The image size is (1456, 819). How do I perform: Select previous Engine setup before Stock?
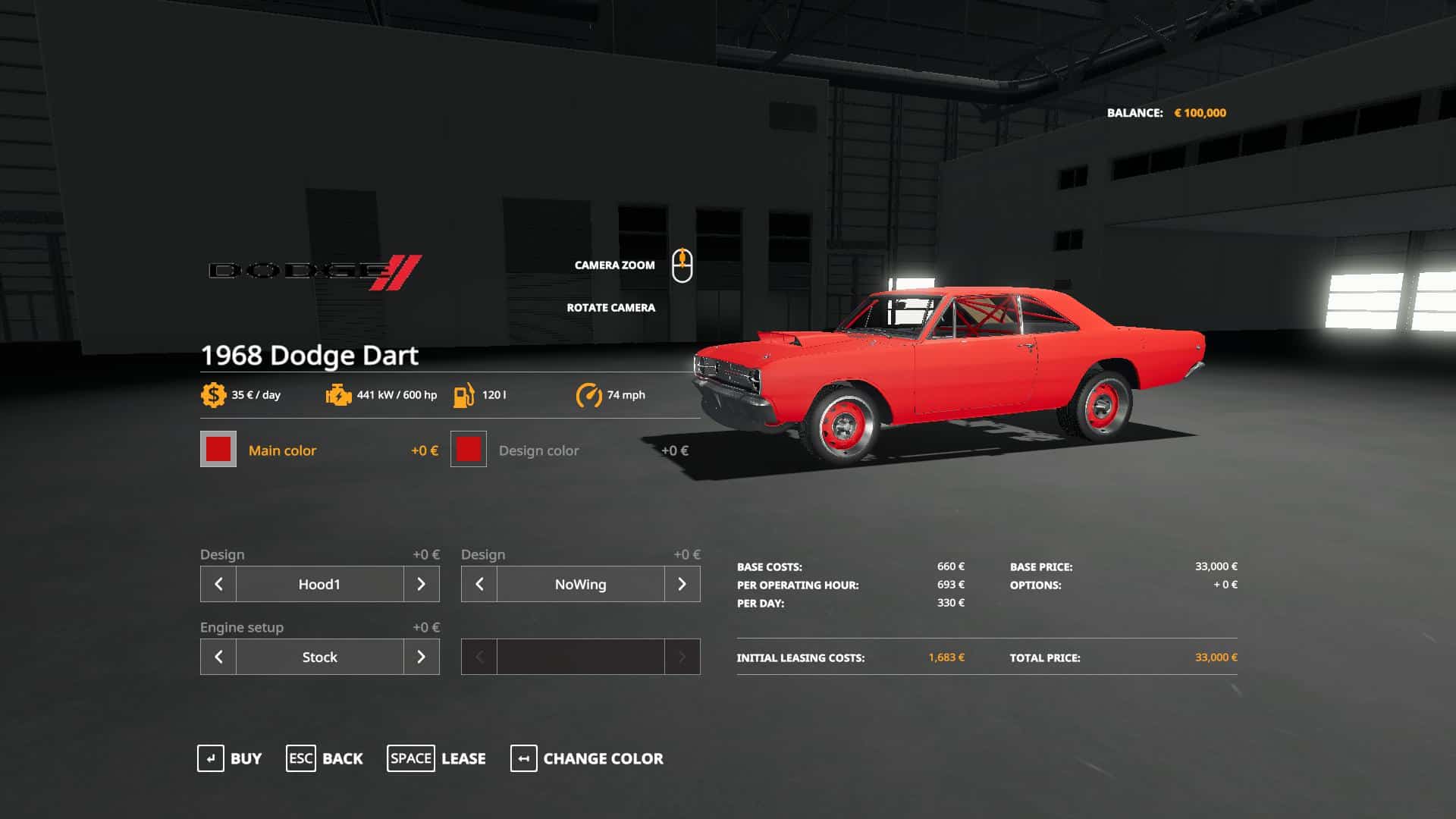(x=218, y=657)
